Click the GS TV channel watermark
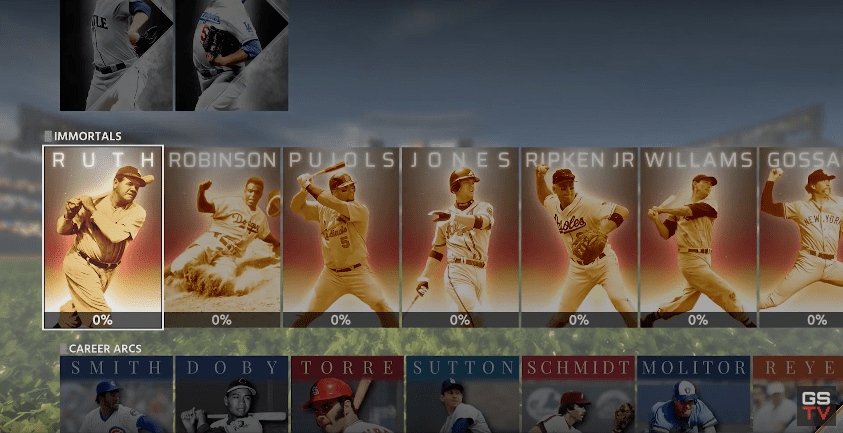 816,406
